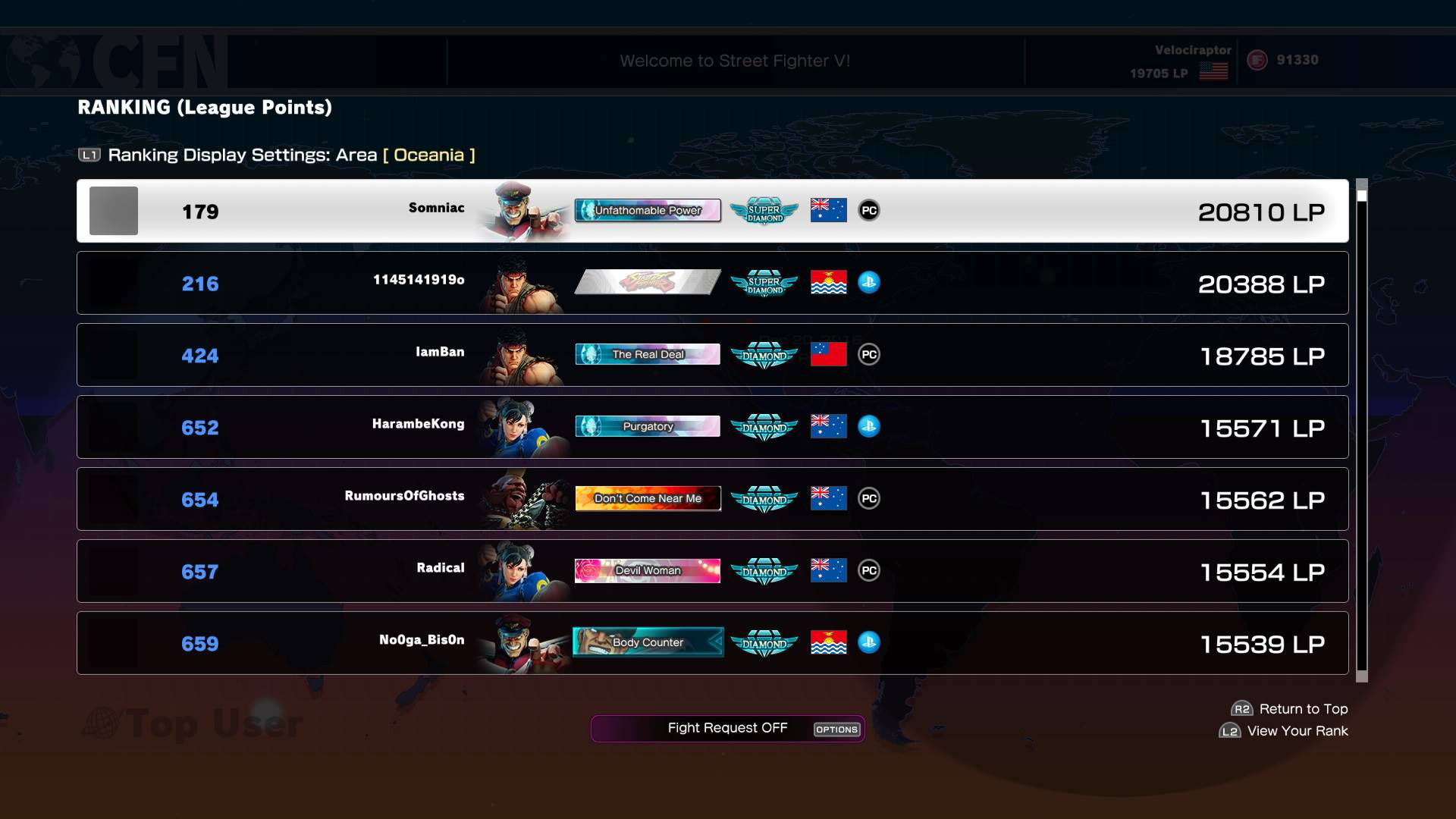Click the Unfathomable Power title banner
The height and width of the screenshot is (819, 1456).
coord(648,211)
